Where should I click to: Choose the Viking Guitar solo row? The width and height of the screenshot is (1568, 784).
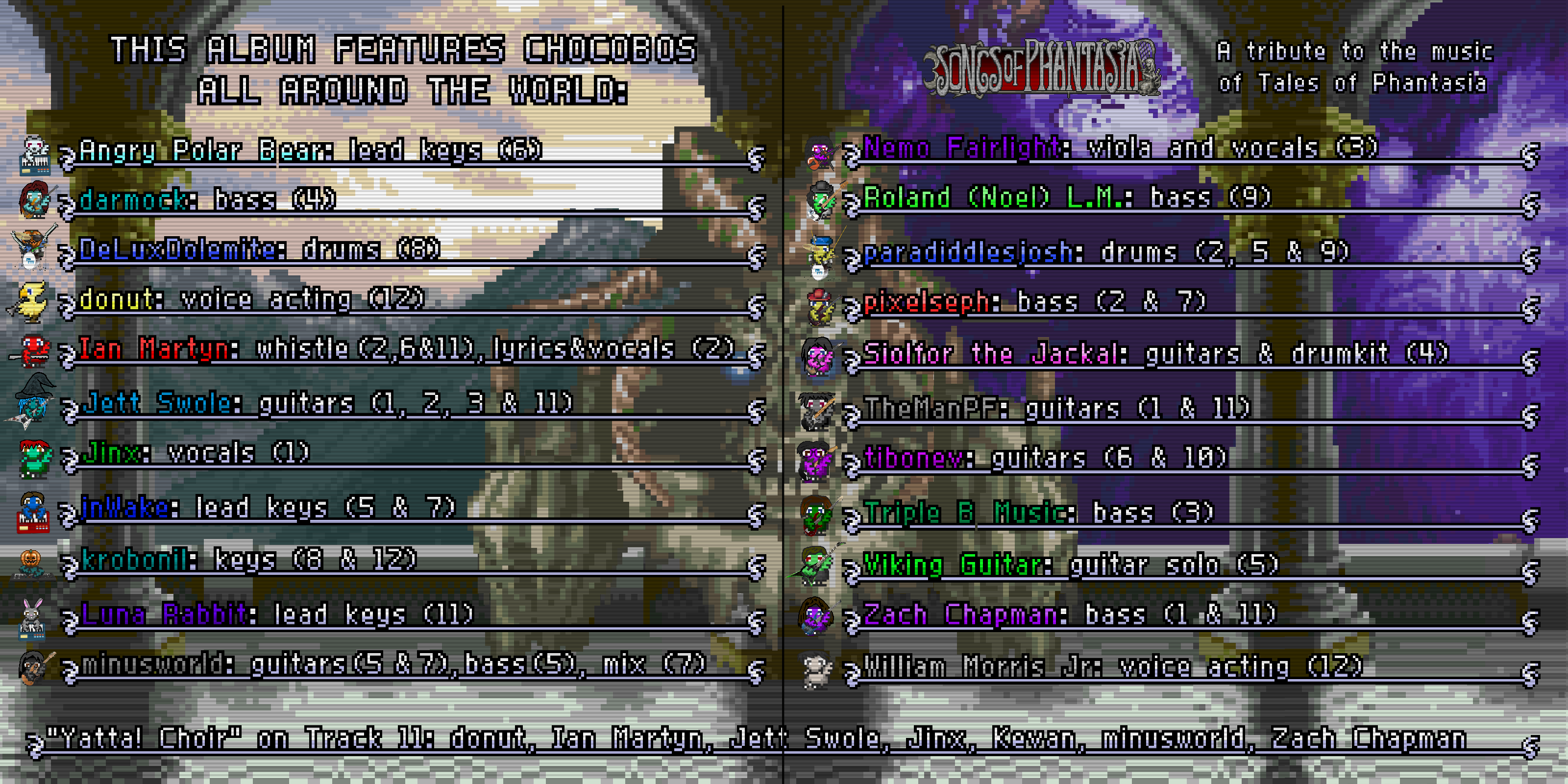point(1070,565)
